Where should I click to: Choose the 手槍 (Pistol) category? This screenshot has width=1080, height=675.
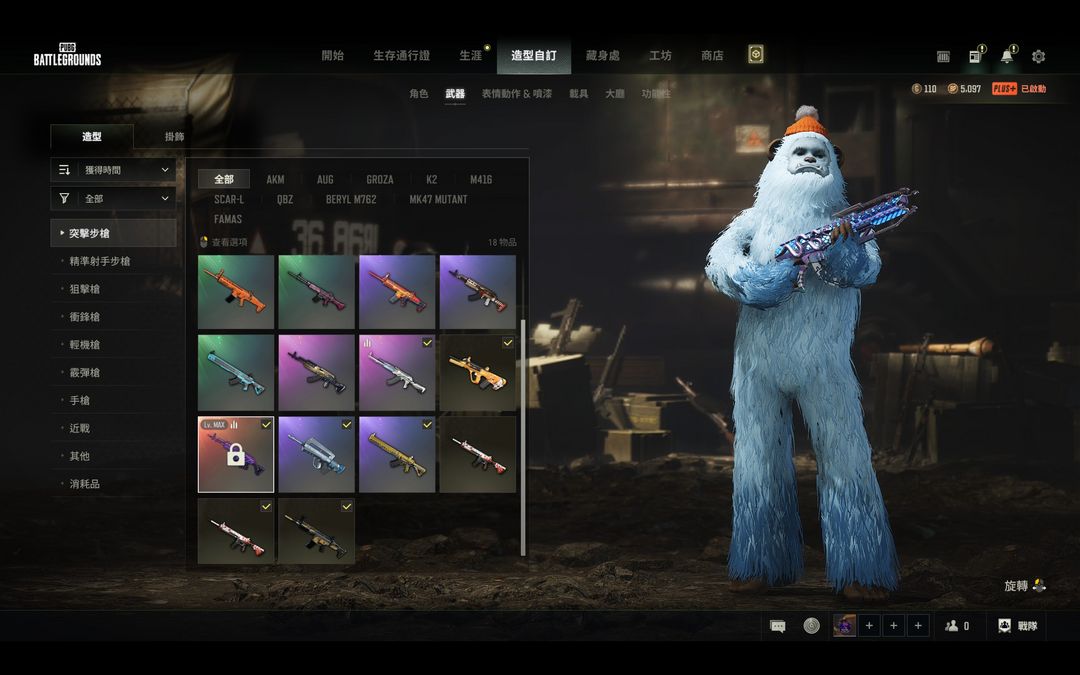[78, 400]
